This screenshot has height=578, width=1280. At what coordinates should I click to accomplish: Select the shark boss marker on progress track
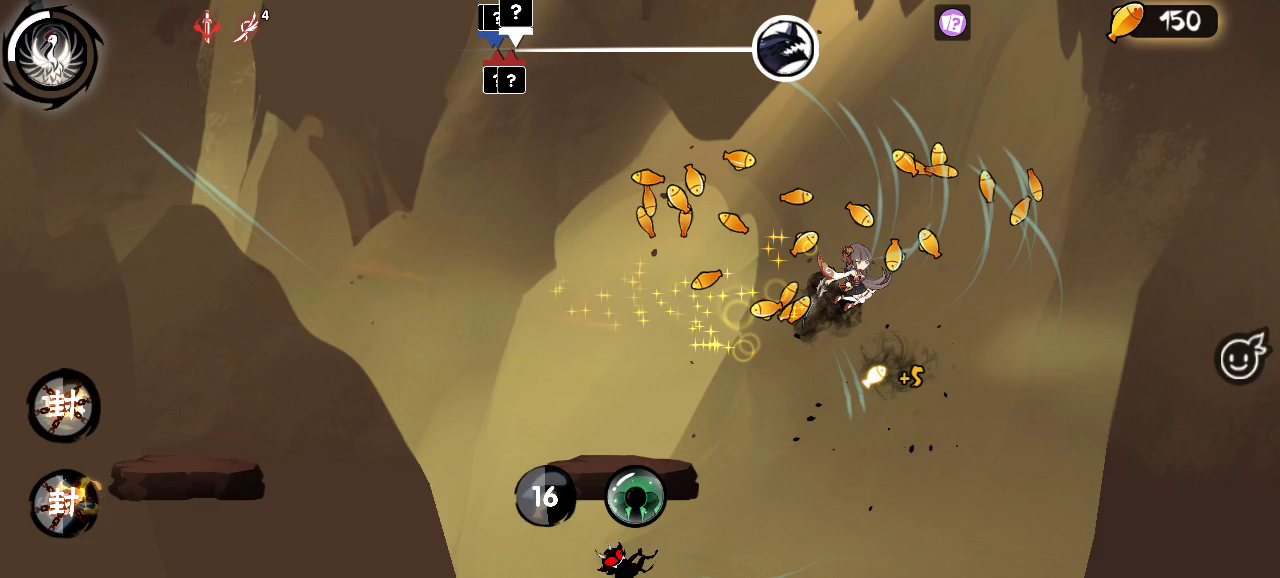click(785, 48)
